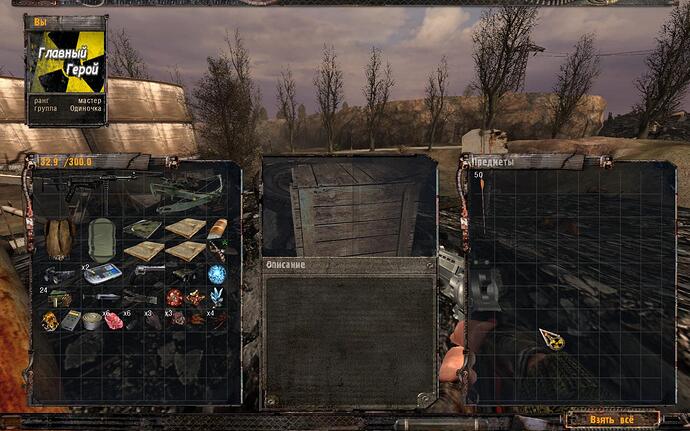Choose the tin can item
690x431 pixels.
tap(91, 321)
